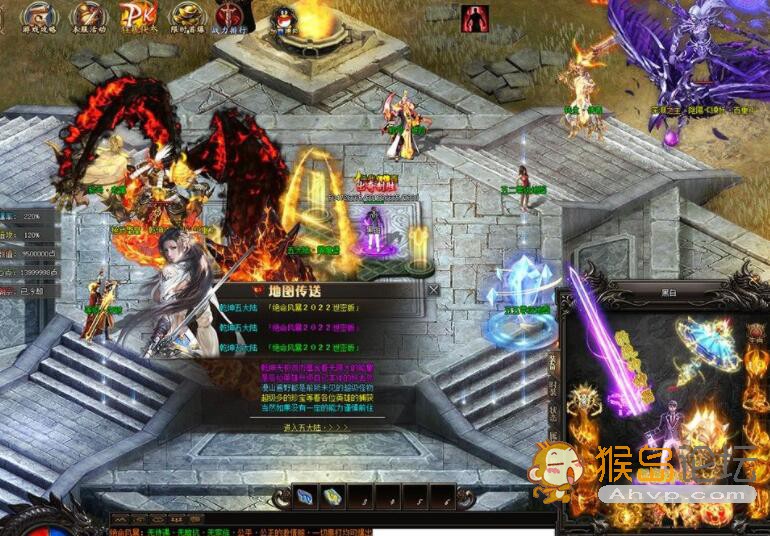The height and width of the screenshot is (536, 770).
Task: Open the 本服活动 server events icon
Action: pos(89,17)
